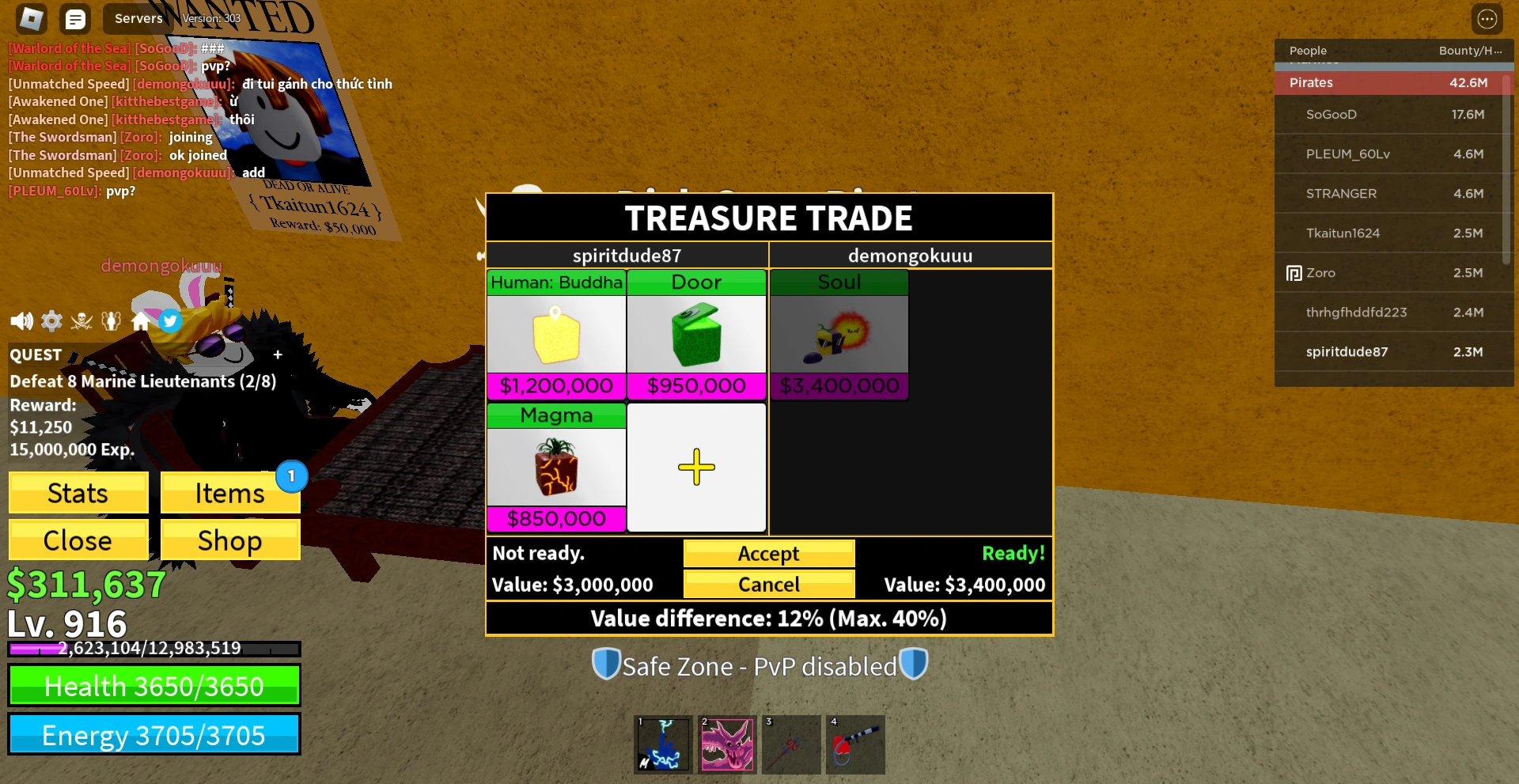Select the trident weapon in slot 3
Viewport: 1519px width, 784px height.
pos(790,744)
